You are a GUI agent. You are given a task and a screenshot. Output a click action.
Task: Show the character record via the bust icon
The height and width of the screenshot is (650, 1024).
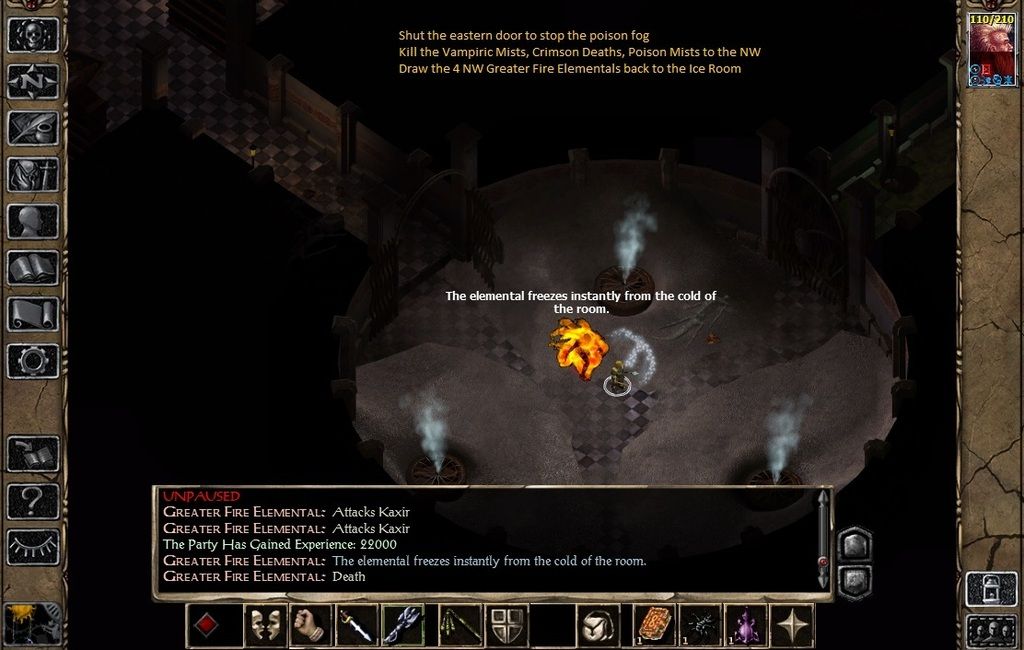33,221
